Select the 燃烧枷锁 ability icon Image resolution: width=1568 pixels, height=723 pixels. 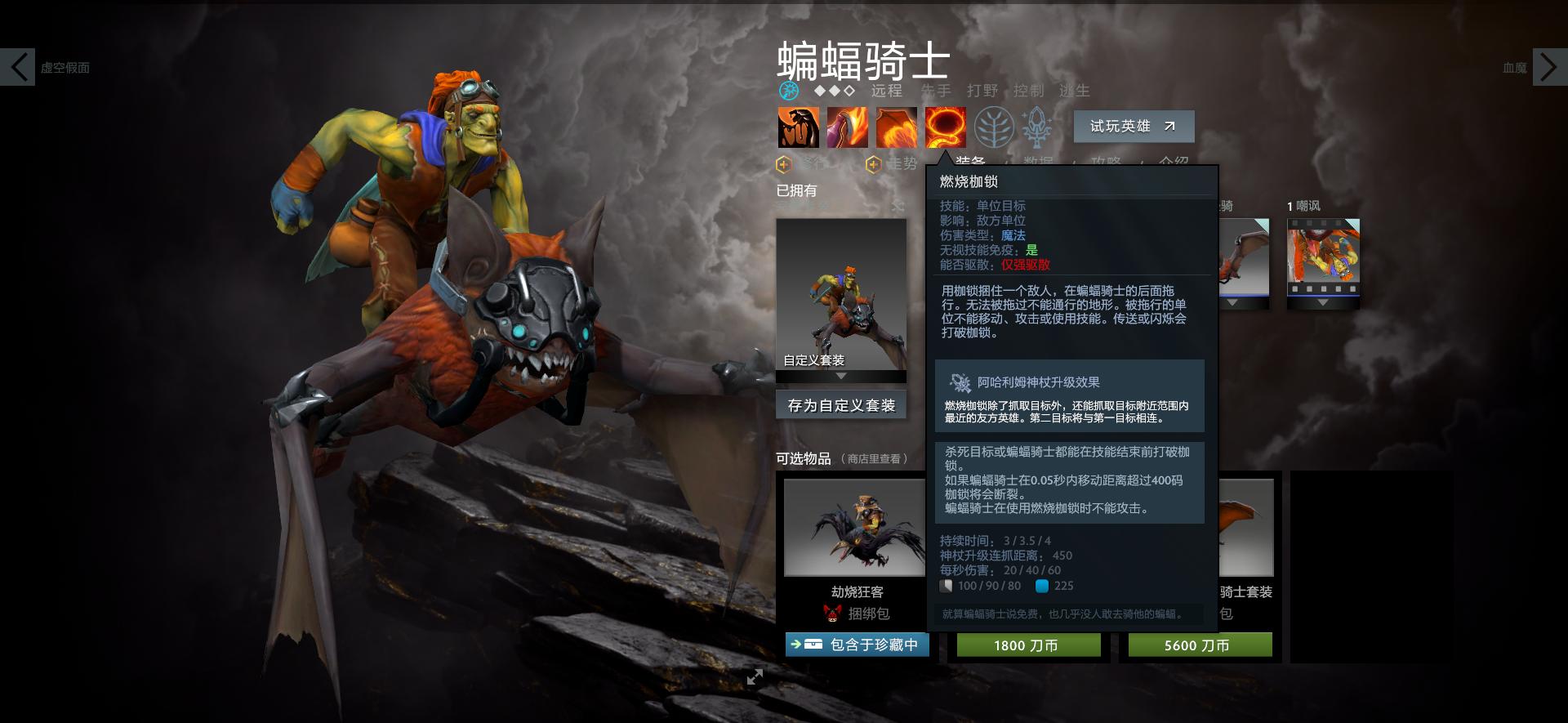tap(944, 127)
